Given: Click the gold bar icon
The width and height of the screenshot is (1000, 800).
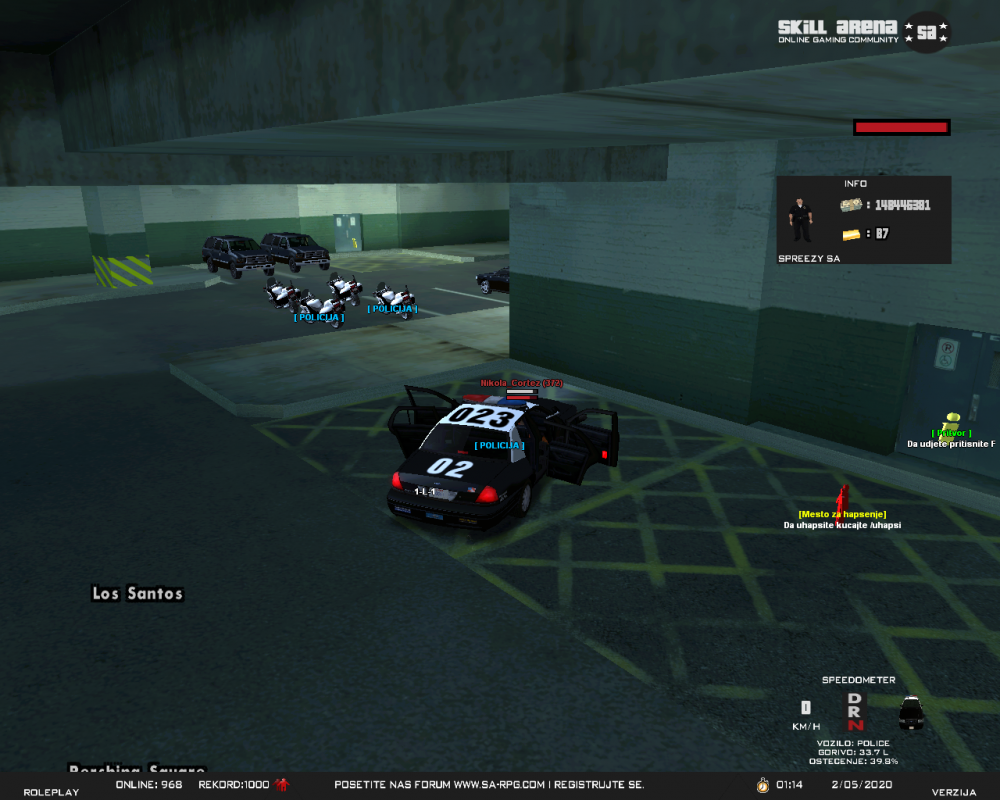Looking at the screenshot, I should pos(851,234).
